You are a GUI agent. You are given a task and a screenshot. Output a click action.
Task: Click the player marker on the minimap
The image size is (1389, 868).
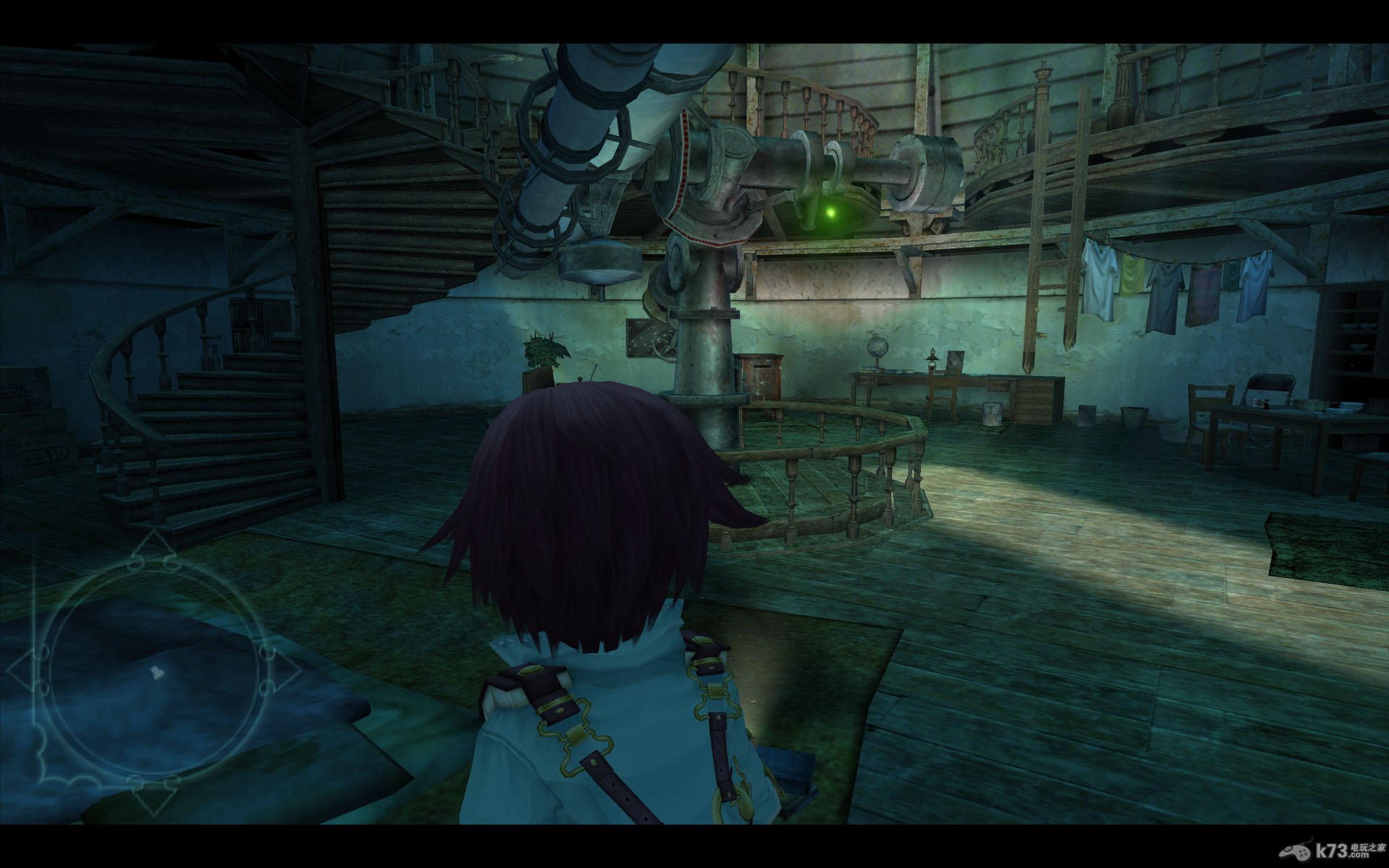pyautogui.click(x=154, y=672)
